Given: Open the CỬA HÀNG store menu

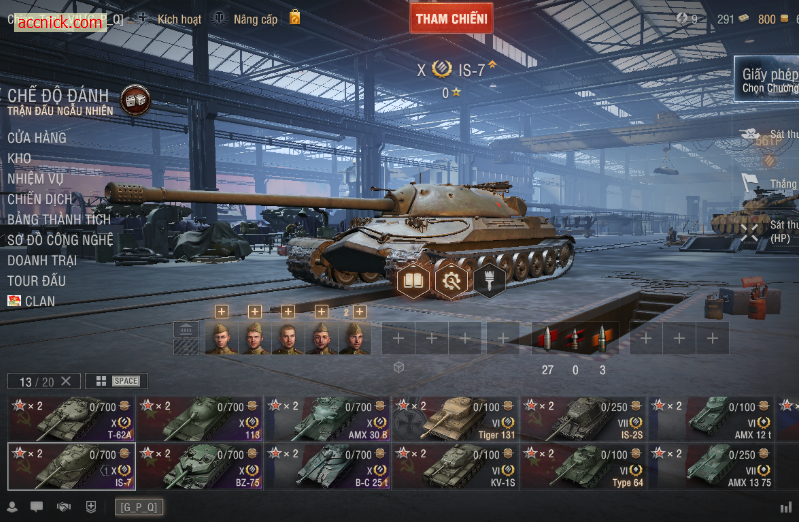Looking at the screenshot, I should [x=37, y=138].
